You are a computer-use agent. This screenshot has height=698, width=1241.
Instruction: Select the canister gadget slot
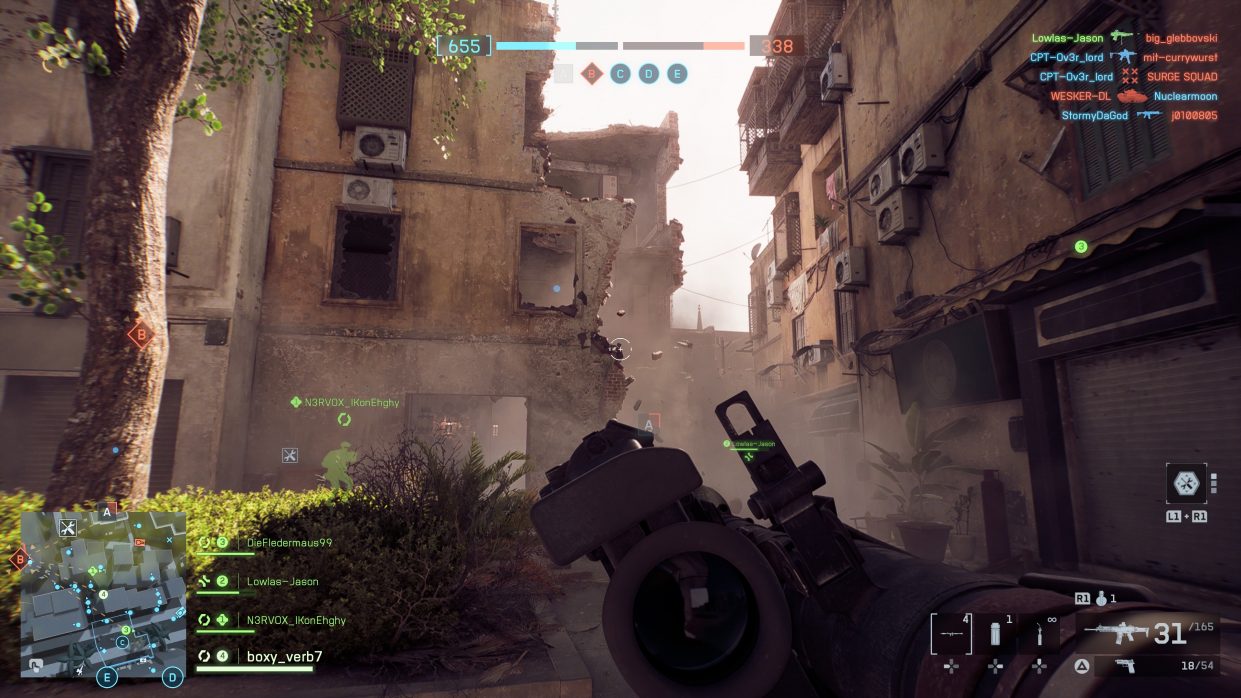[x=996, y=634]
